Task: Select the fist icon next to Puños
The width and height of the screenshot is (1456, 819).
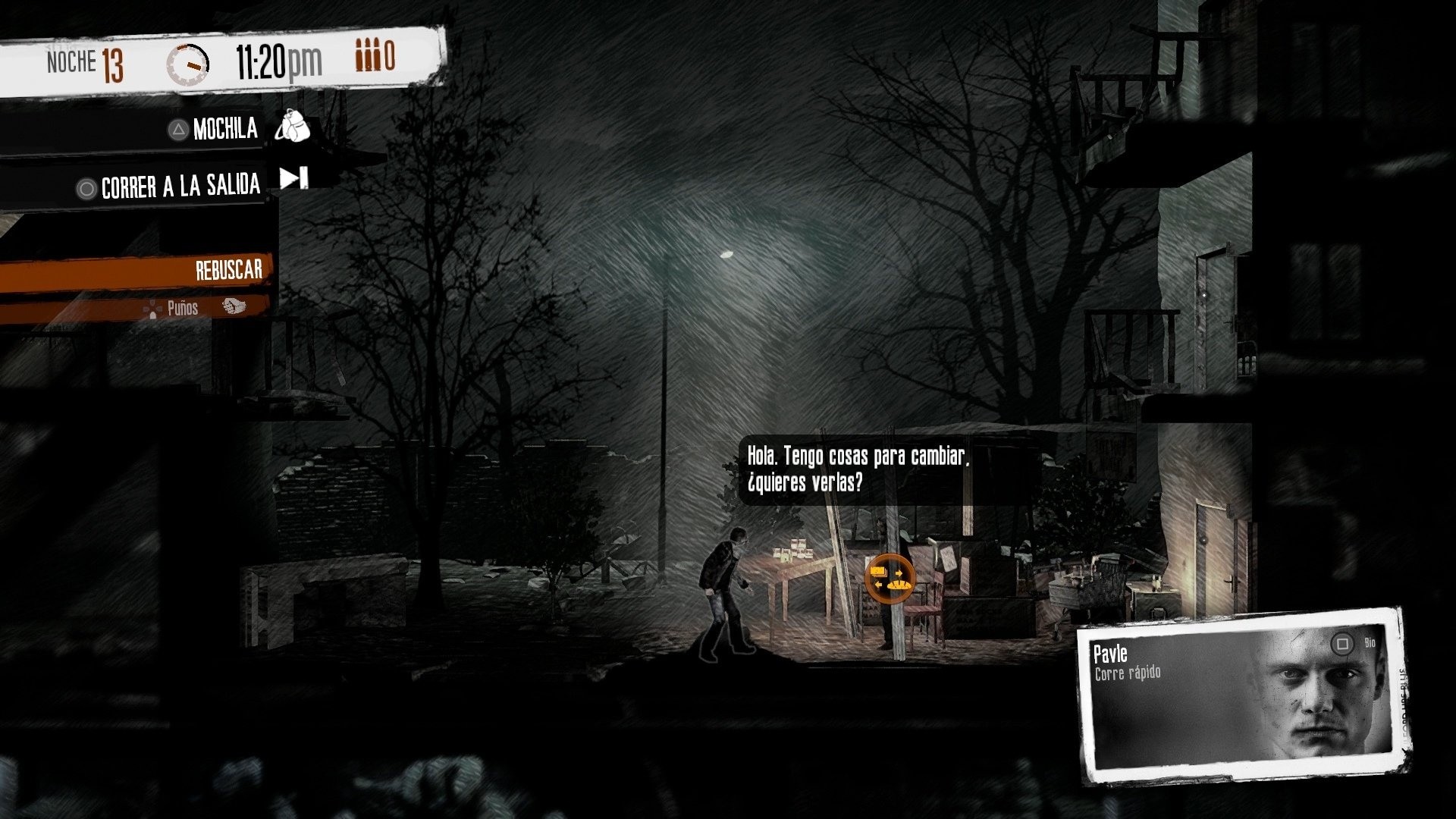Action: pyautogui.click(x=235, y=306)
